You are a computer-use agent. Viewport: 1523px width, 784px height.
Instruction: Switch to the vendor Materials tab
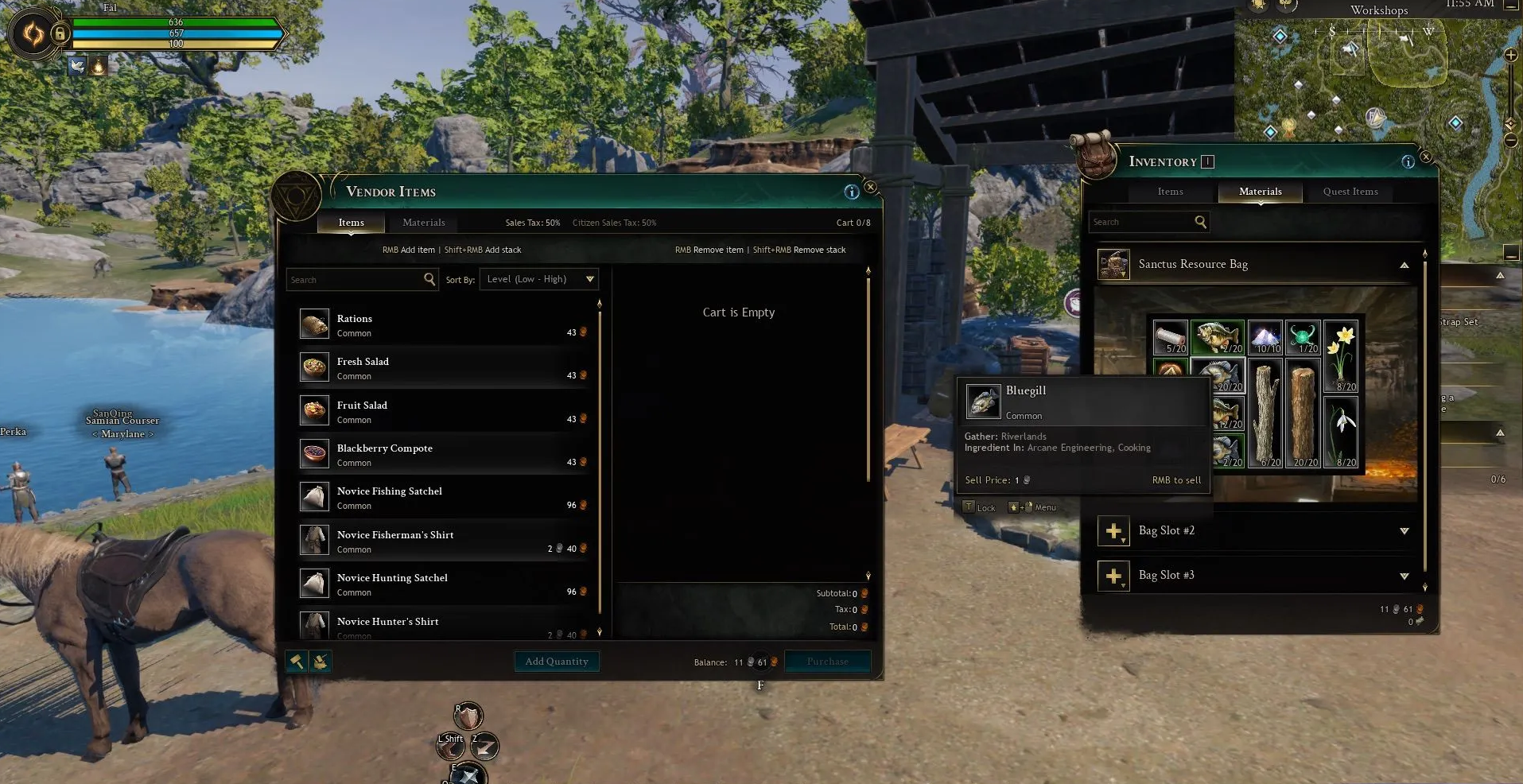[423, 223]
